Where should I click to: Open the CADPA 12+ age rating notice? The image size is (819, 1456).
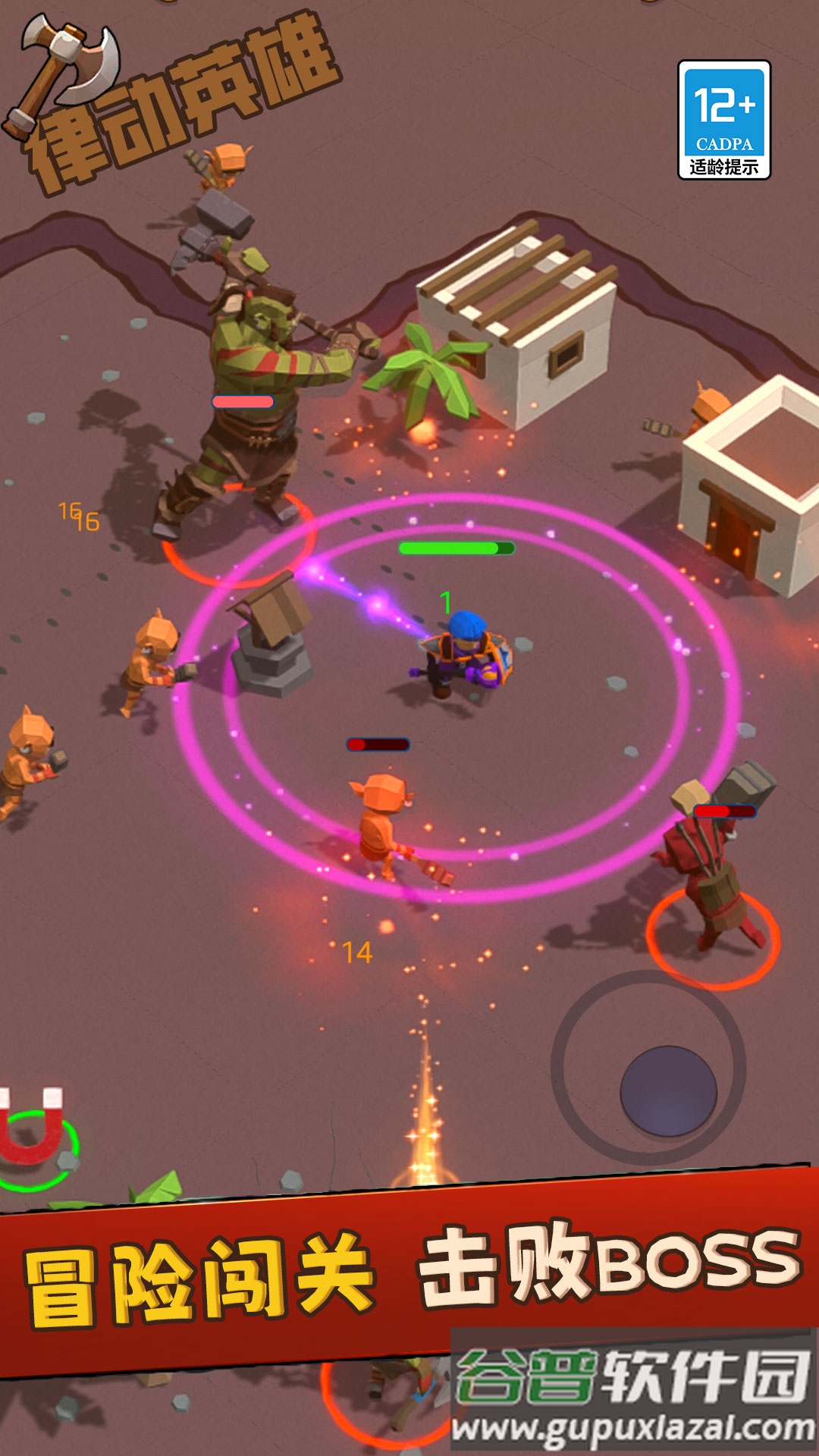point(723,120)
